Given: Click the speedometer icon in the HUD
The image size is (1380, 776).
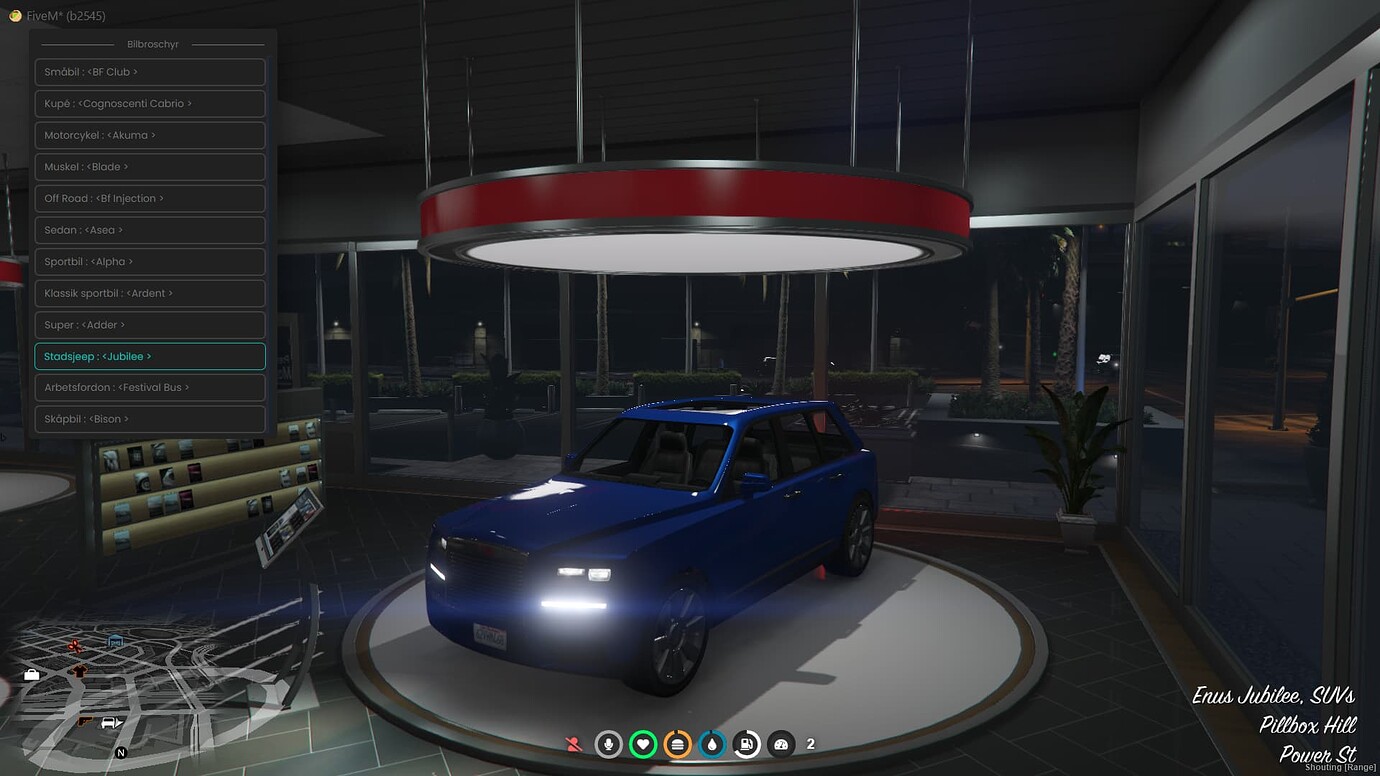Looking at the screenshot, I should [x=781, y=744].
